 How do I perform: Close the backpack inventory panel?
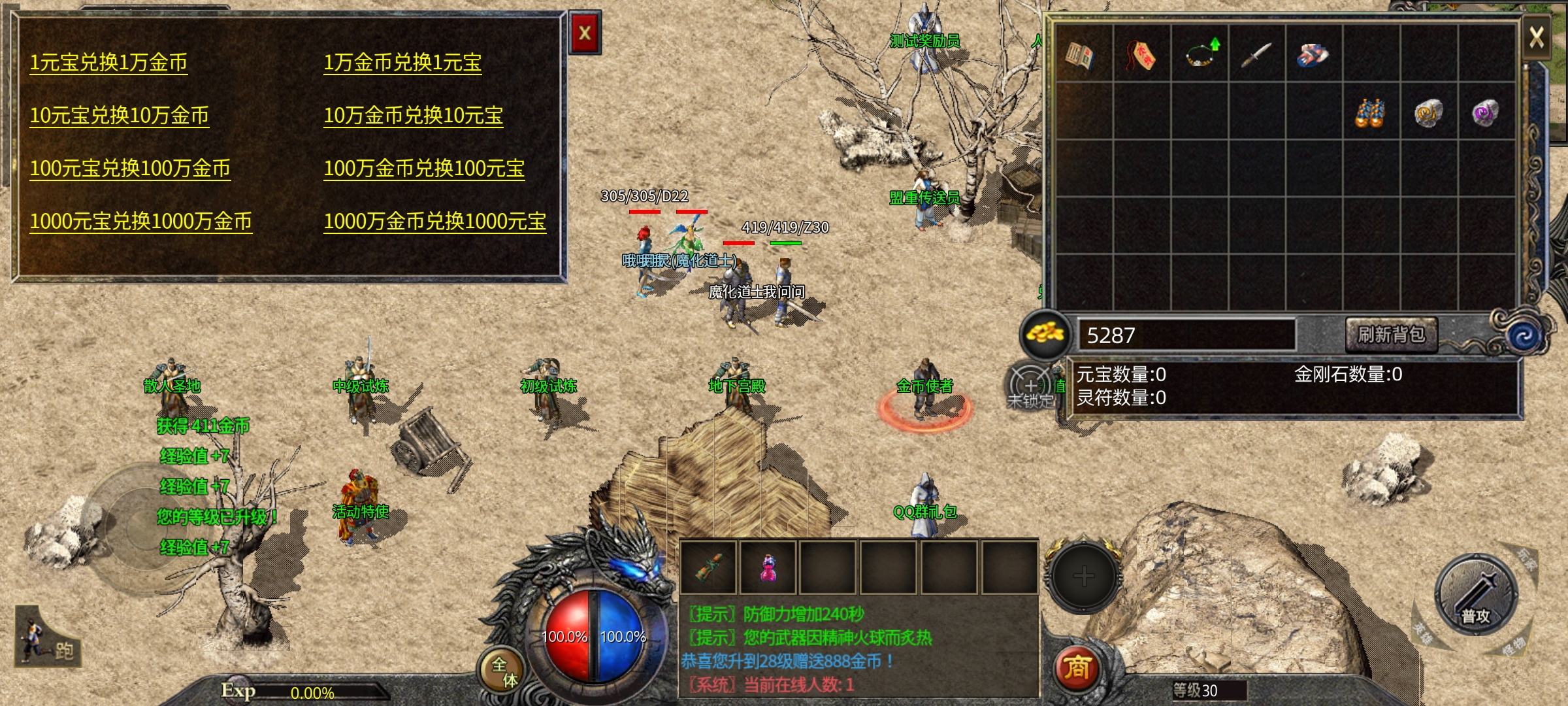[1536, 37]
